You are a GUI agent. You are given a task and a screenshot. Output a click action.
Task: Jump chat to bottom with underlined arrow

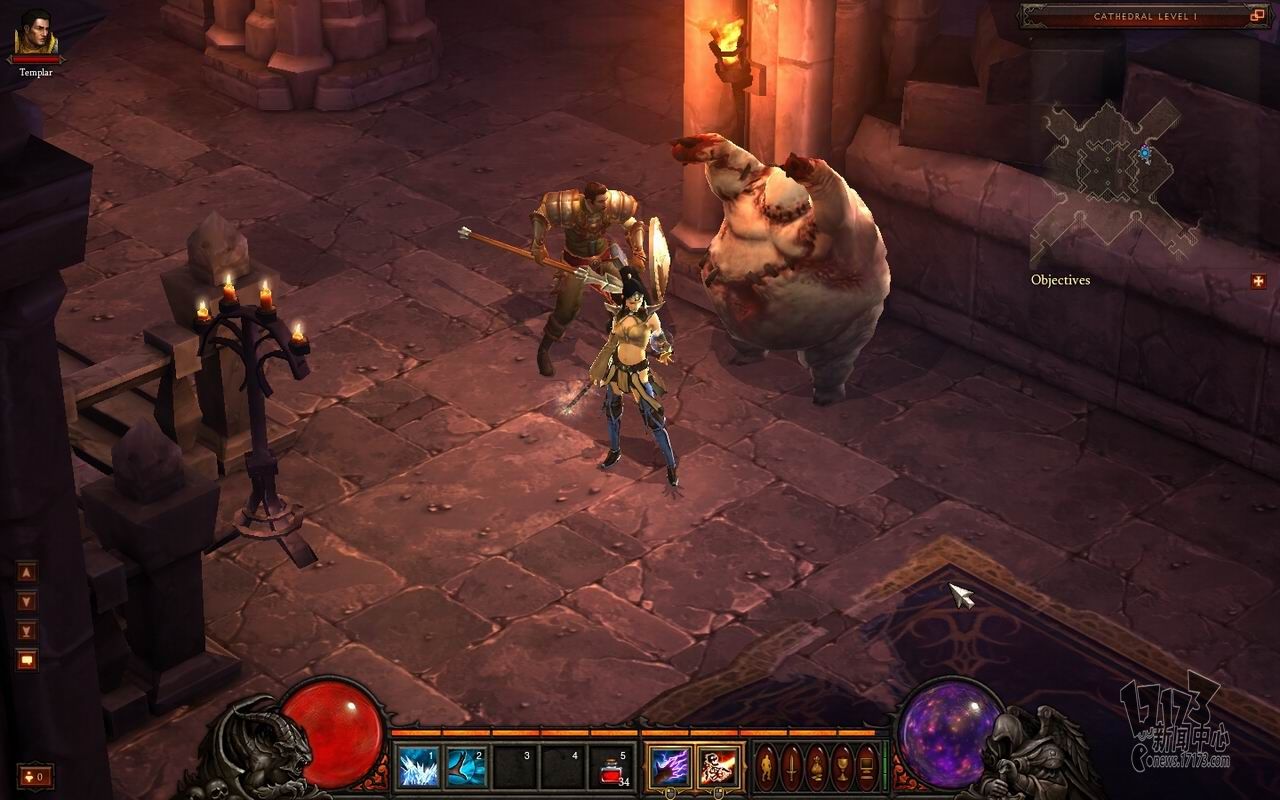27,630
